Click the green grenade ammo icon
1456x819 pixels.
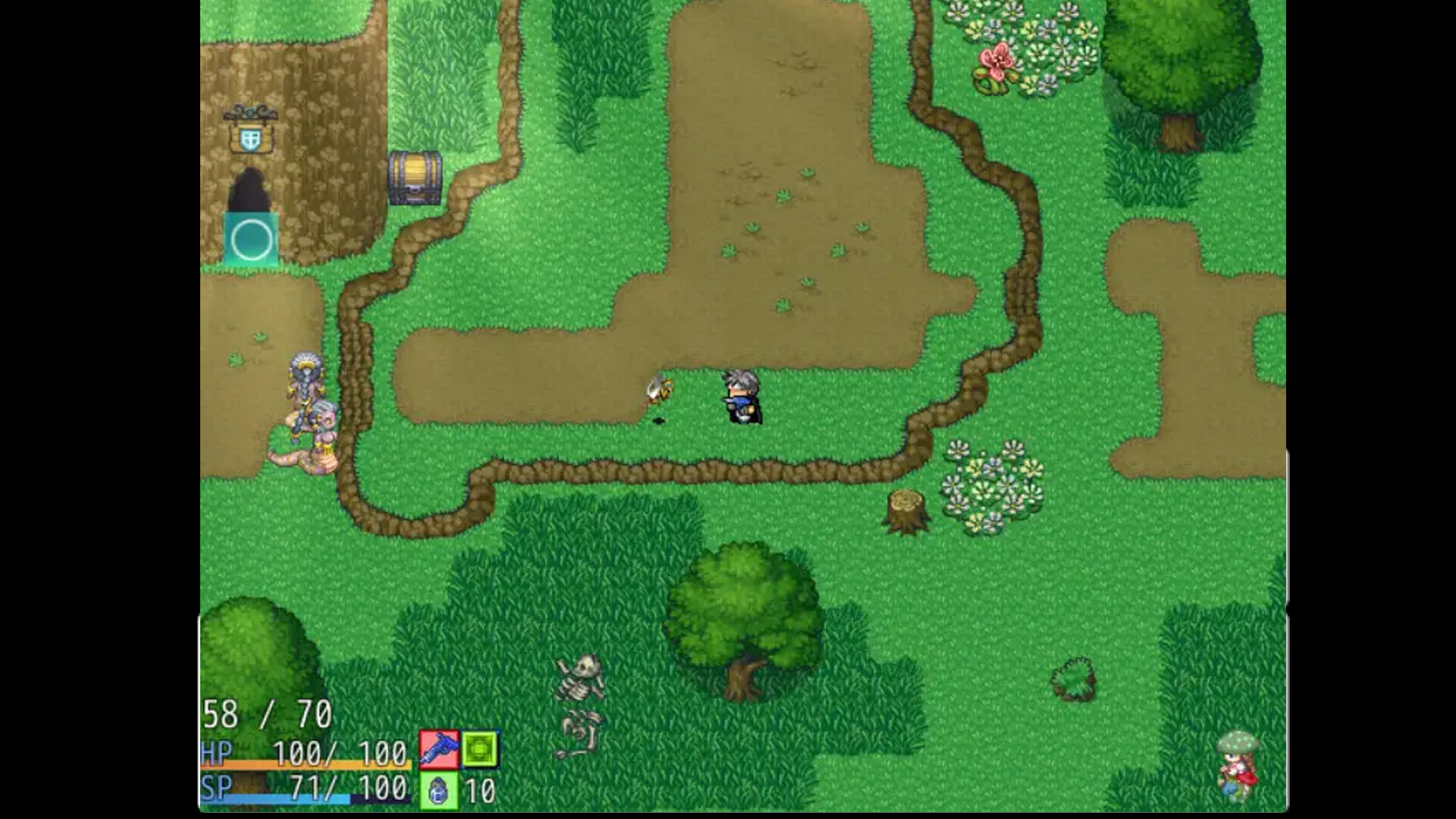tap(438, 790)
